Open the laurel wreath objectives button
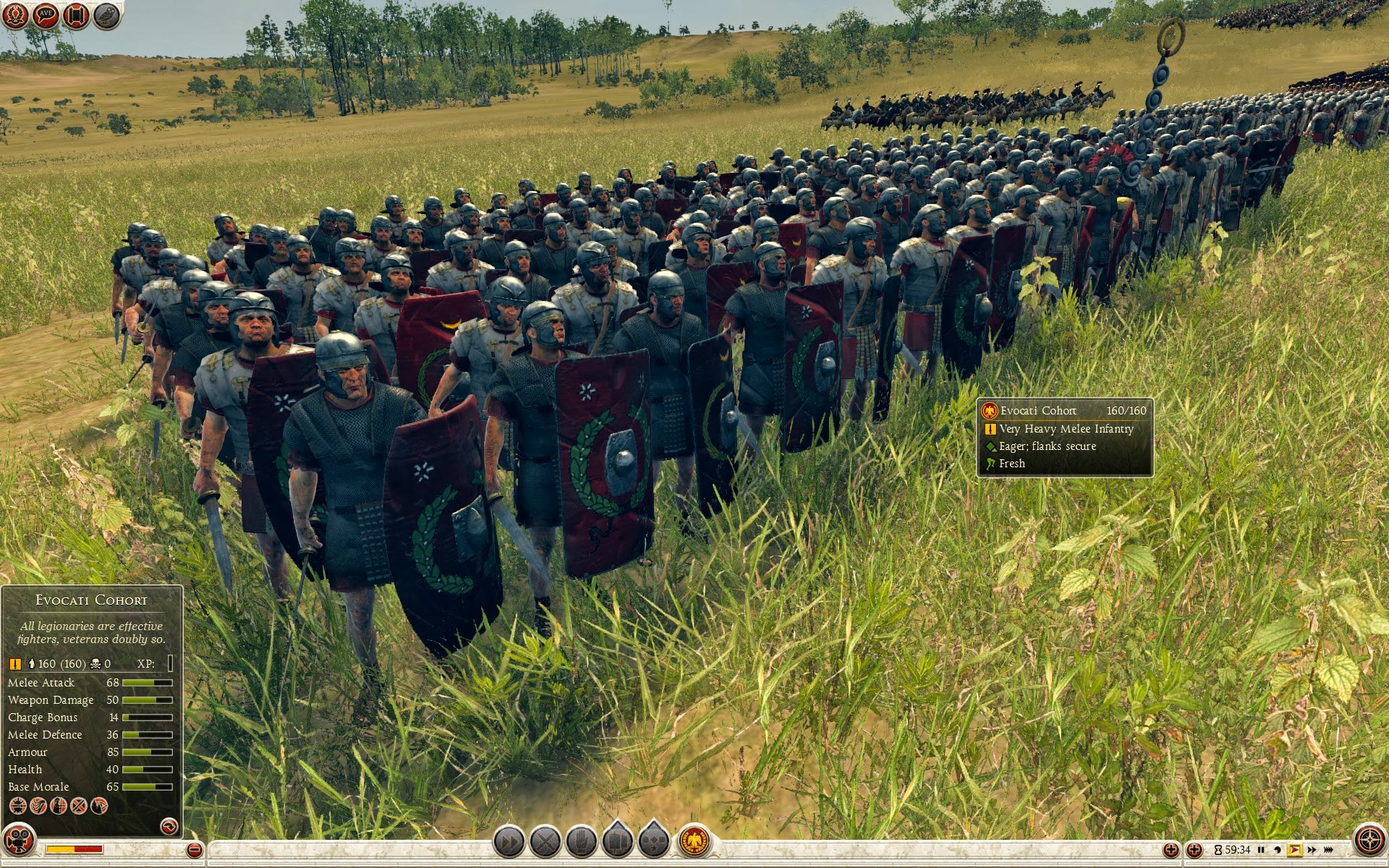The height and width of the screenshot is (868, 1389). [x=16, y=15]
